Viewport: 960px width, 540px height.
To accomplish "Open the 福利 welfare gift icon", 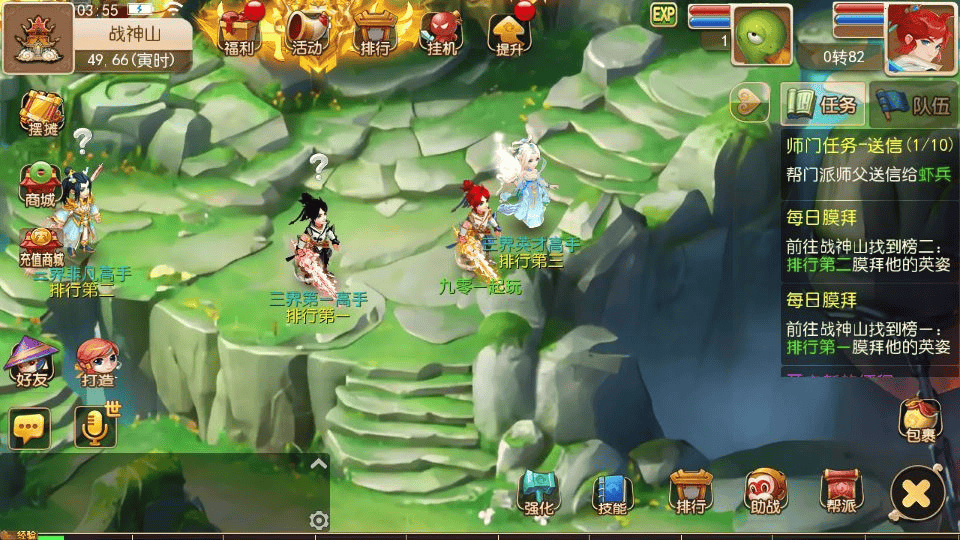I will tap(240, 32).
